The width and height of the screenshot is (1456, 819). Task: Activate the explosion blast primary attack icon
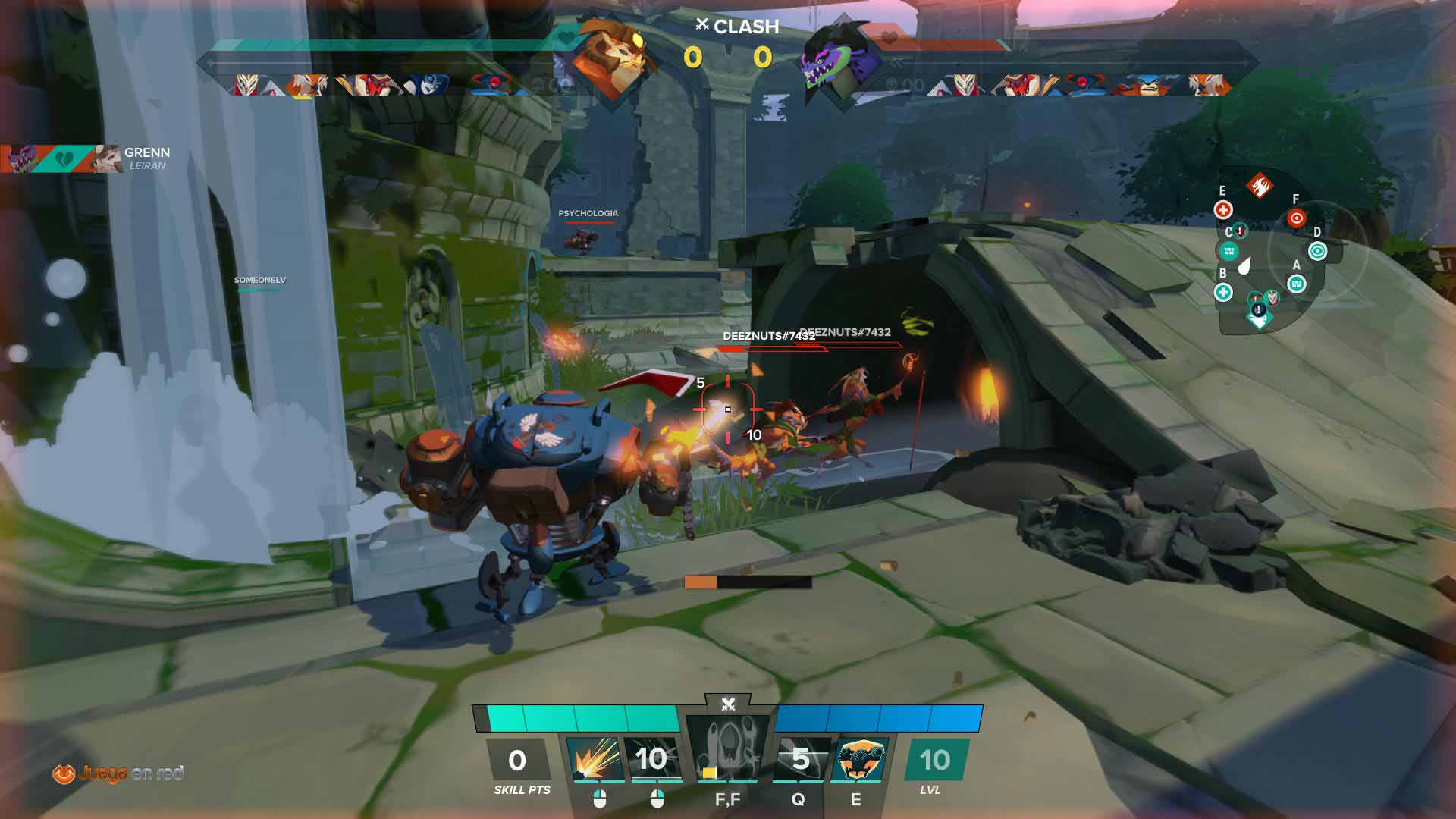point(595,759)
